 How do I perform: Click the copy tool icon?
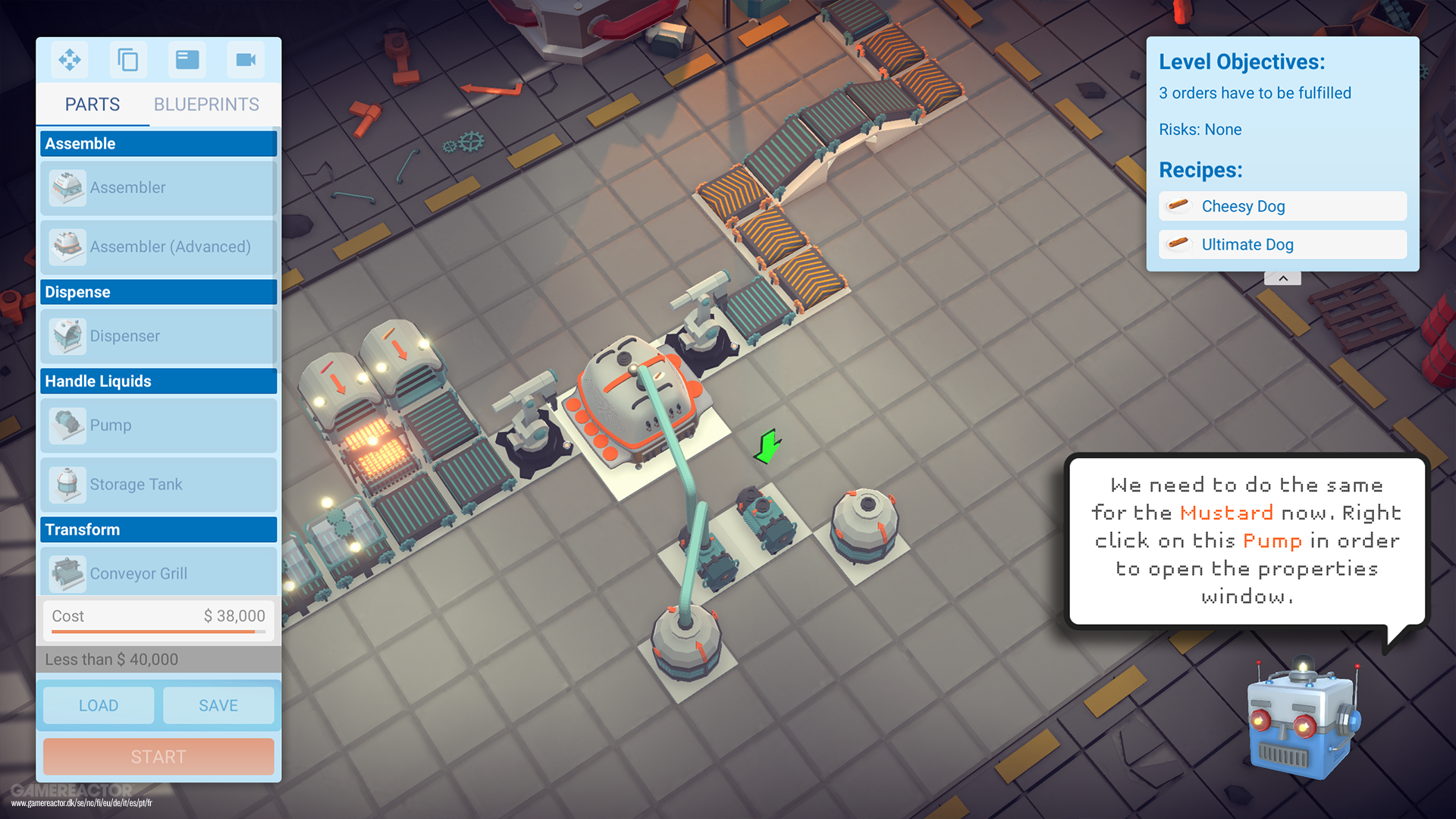tap(128, 60)
